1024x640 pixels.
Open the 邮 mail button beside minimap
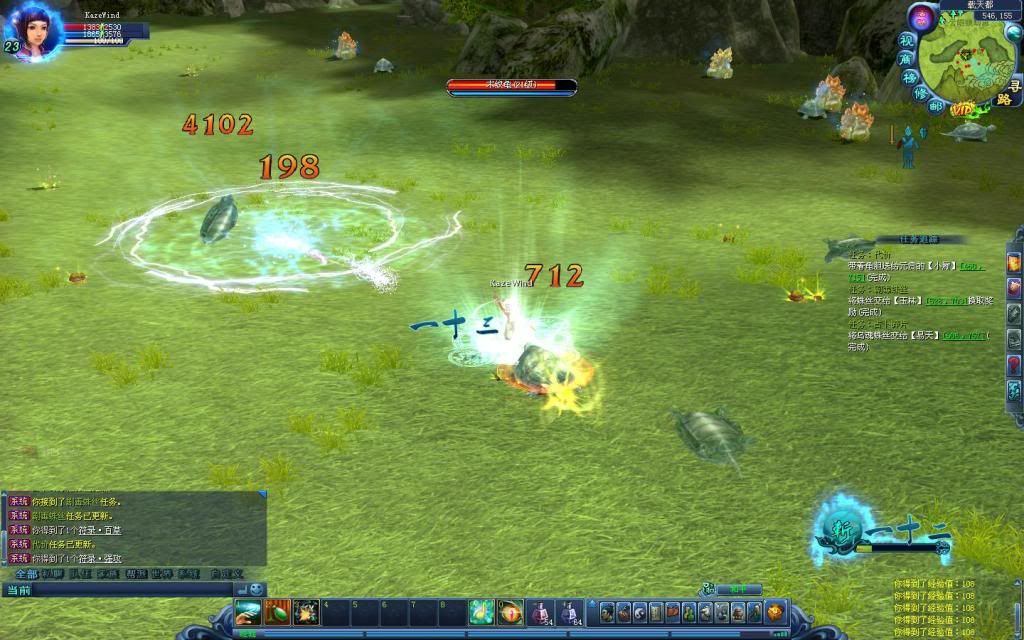[x=937, y=105]
